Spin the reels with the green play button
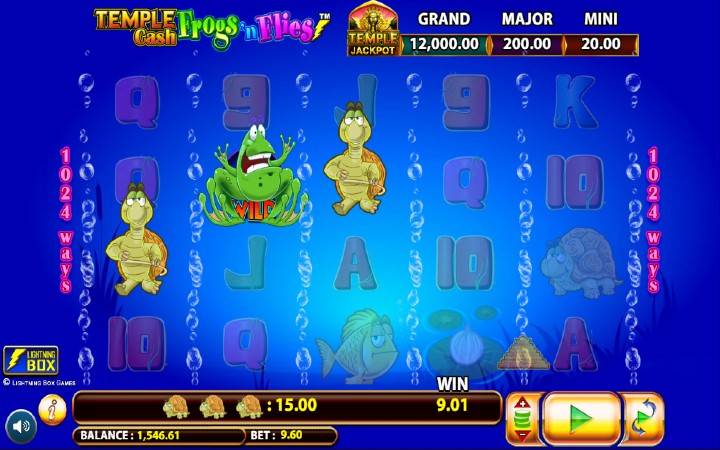The height and width of the screenshot is (450, 720). point(581,417)
